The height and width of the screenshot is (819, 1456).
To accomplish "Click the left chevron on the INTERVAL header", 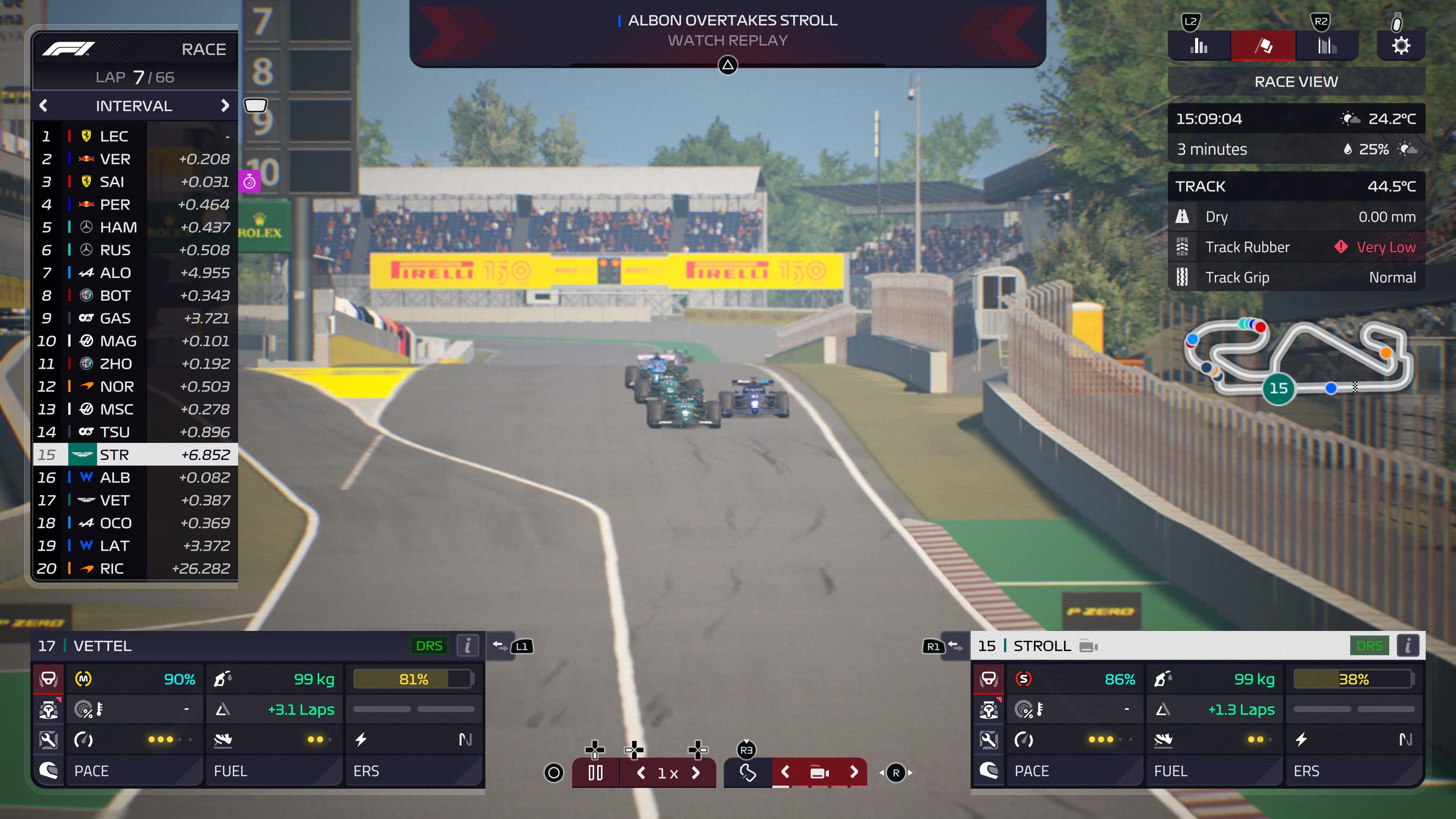I will coord(44,106).
